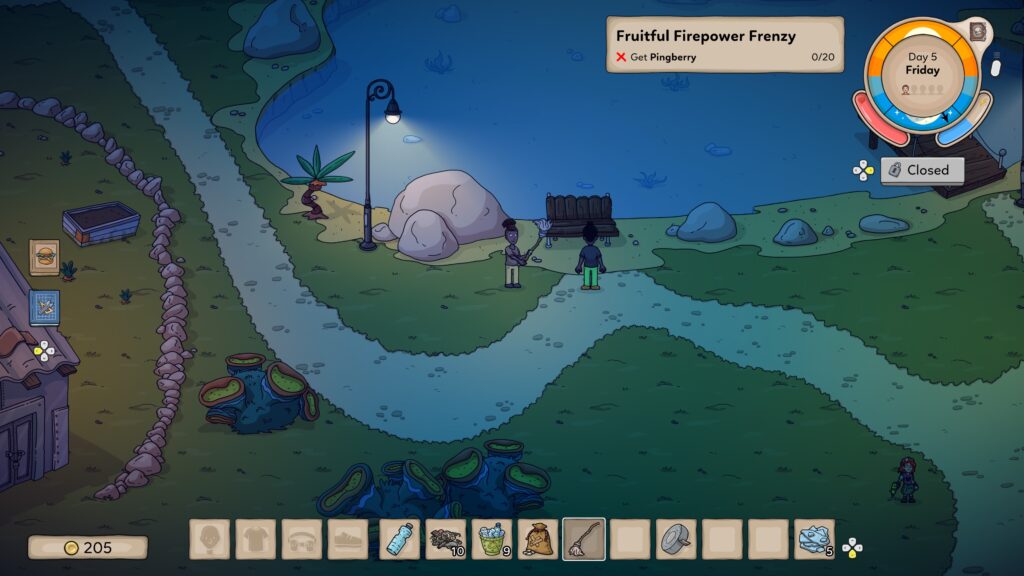The image size is (1024, 576).
Task: Select the patched brown sack slot
Action: (x=537, y=539)
